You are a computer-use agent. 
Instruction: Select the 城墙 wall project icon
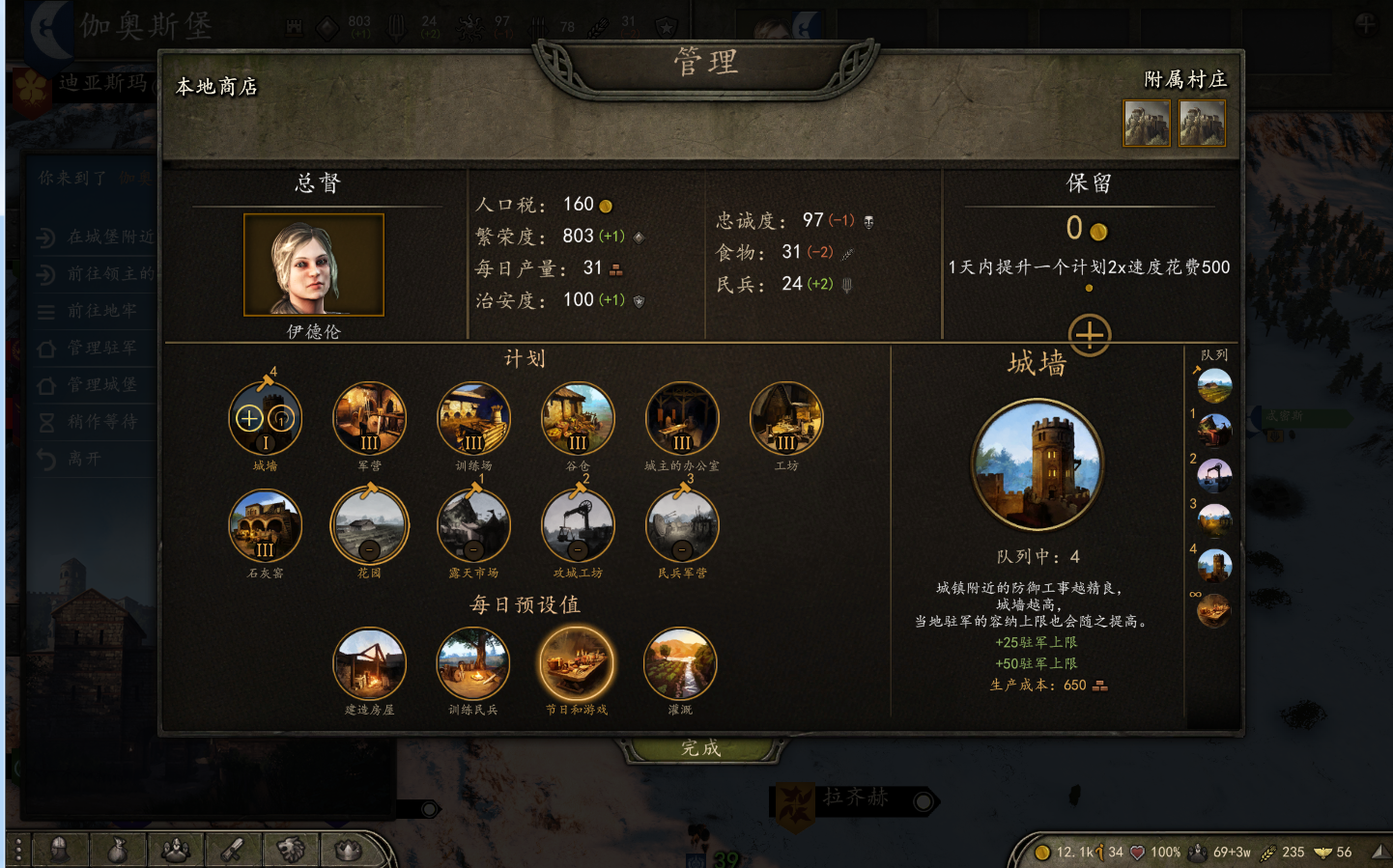266,419
